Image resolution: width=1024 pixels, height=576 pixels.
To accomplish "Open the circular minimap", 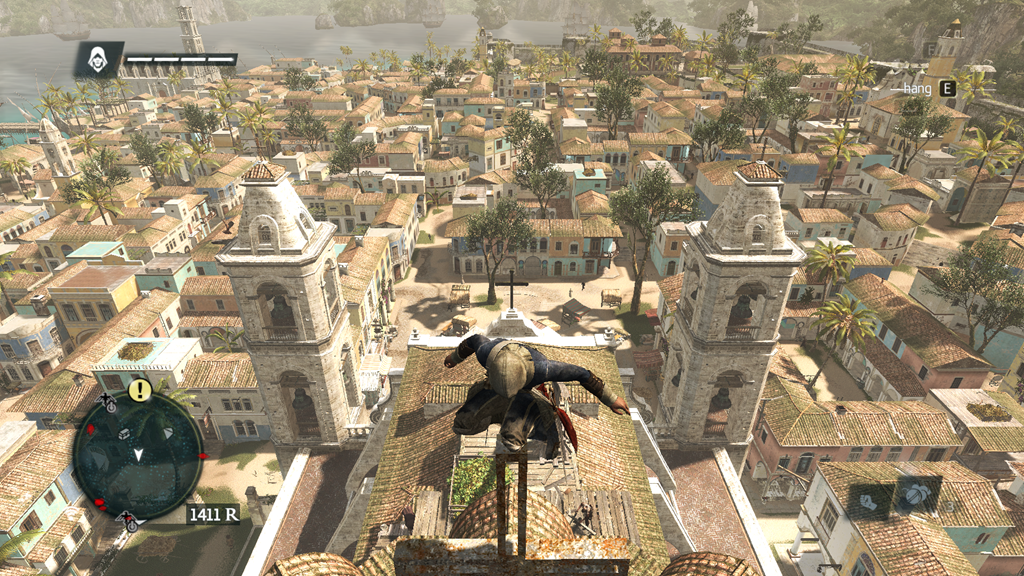I will [x=137, y=455].
